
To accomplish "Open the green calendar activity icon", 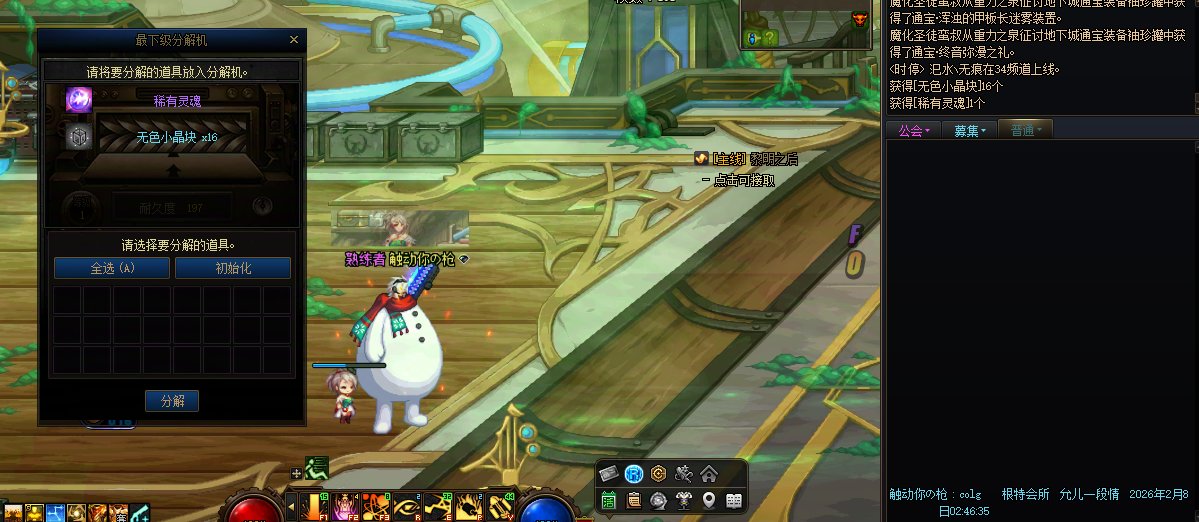I will tap(609, 500).
